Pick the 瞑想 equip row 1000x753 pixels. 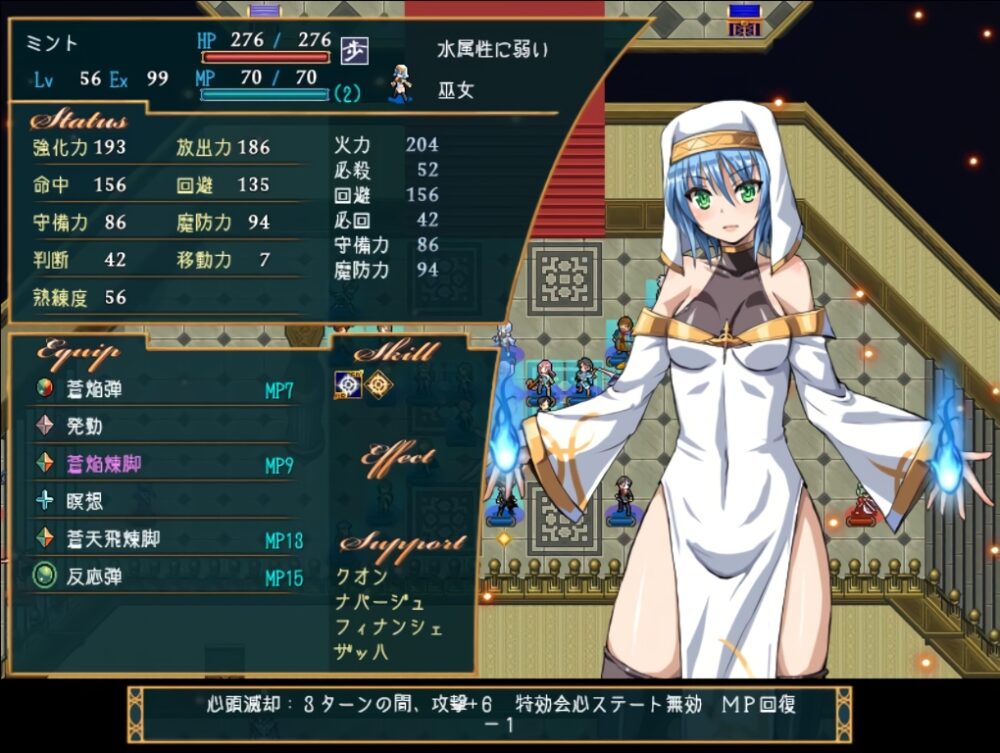(84, 501)
